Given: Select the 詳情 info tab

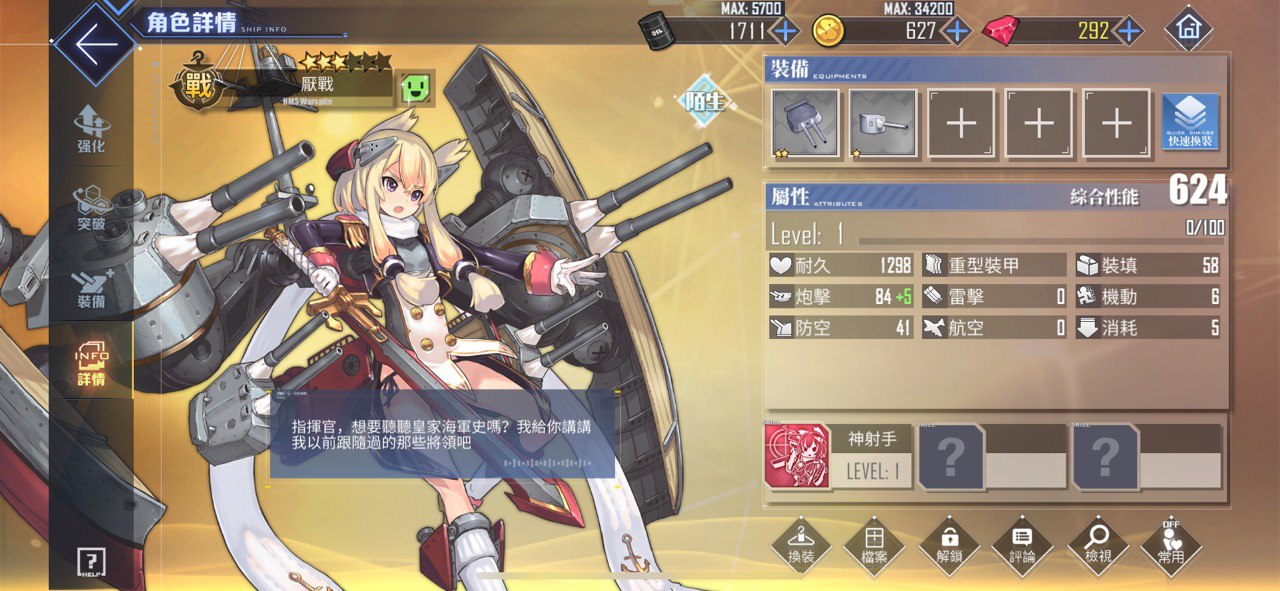Looking at the screenshot, I should 91,363.
